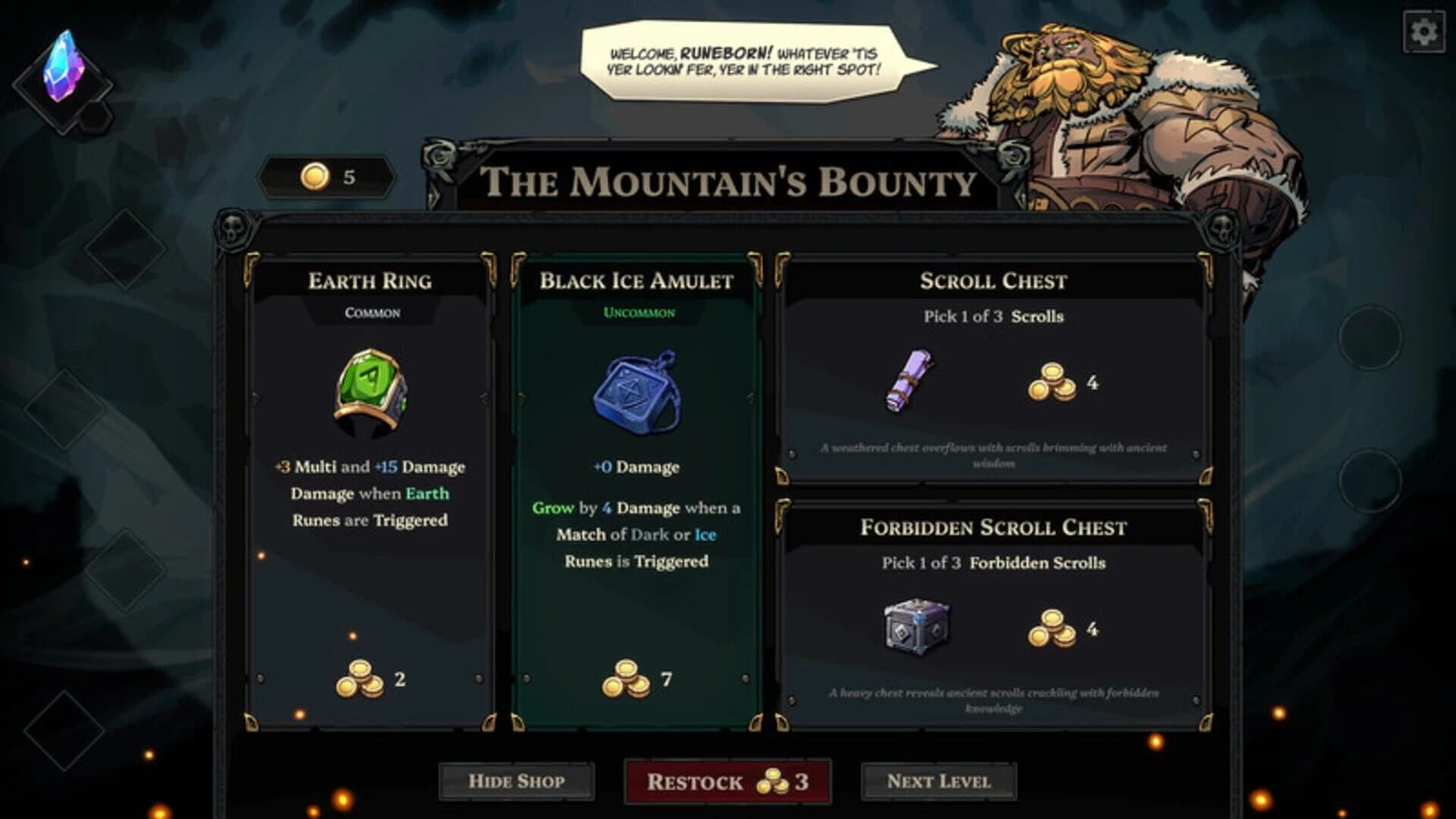The height and width of the screenshot is (819, 1456).
Task: Click the coin icon showing price 7
Action: (x=624, y=676)
